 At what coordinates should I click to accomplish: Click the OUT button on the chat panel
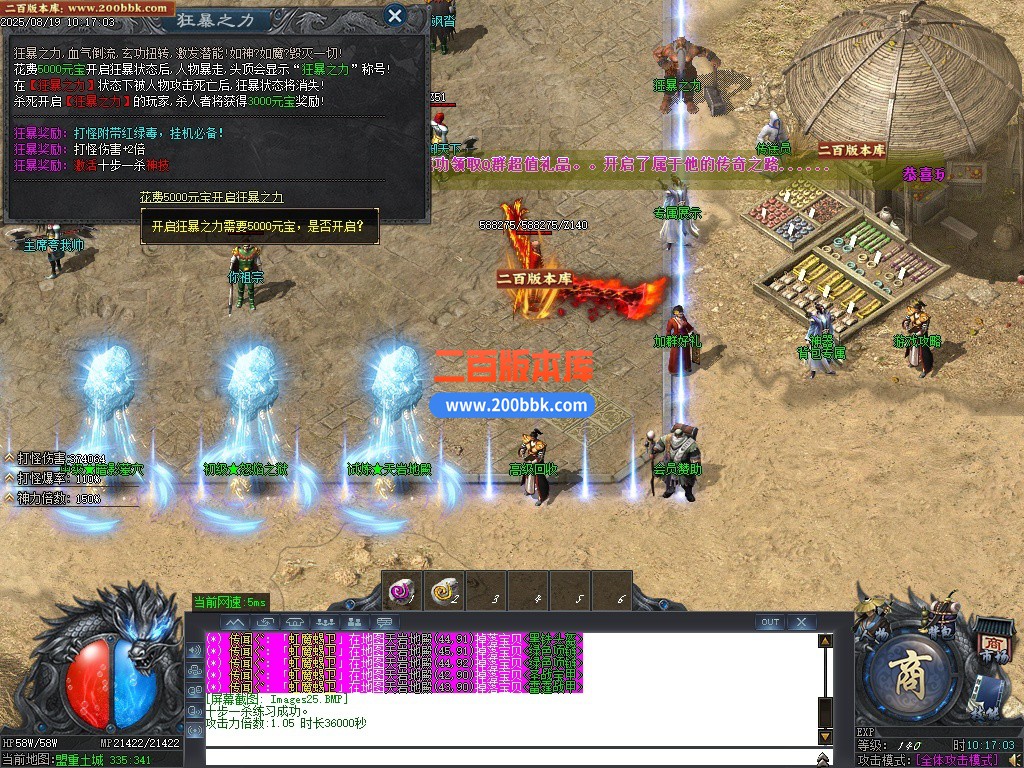pyautogui.click(x=769, y=622)
